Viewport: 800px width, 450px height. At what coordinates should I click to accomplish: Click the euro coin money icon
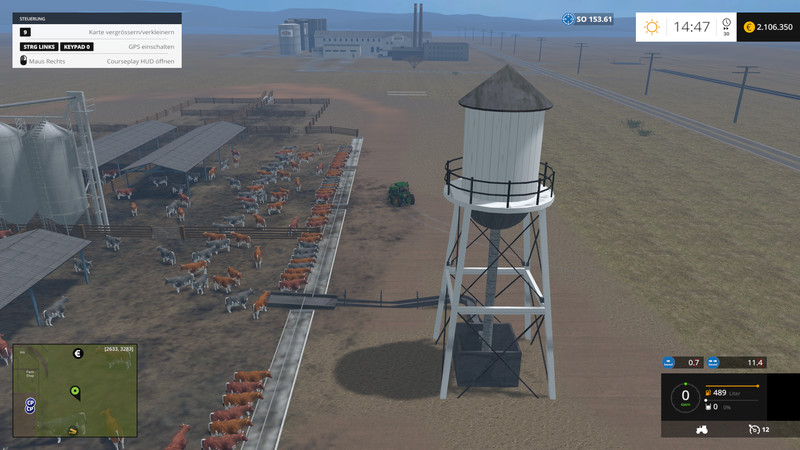point(750,27)
